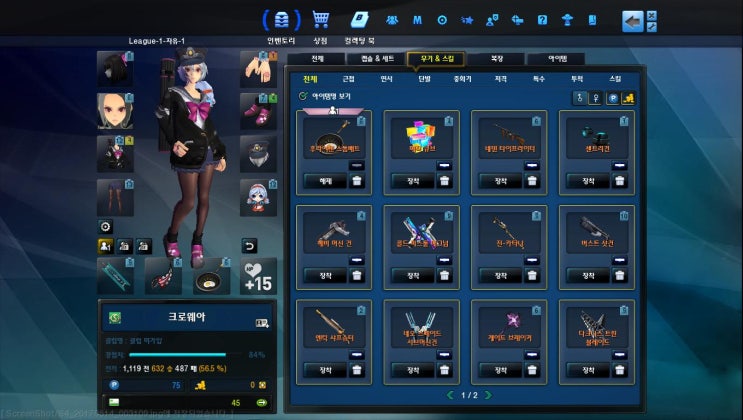743x420 pixels.
Task: Switch to the 복장 (Clothing) tab
Action: 497,59
